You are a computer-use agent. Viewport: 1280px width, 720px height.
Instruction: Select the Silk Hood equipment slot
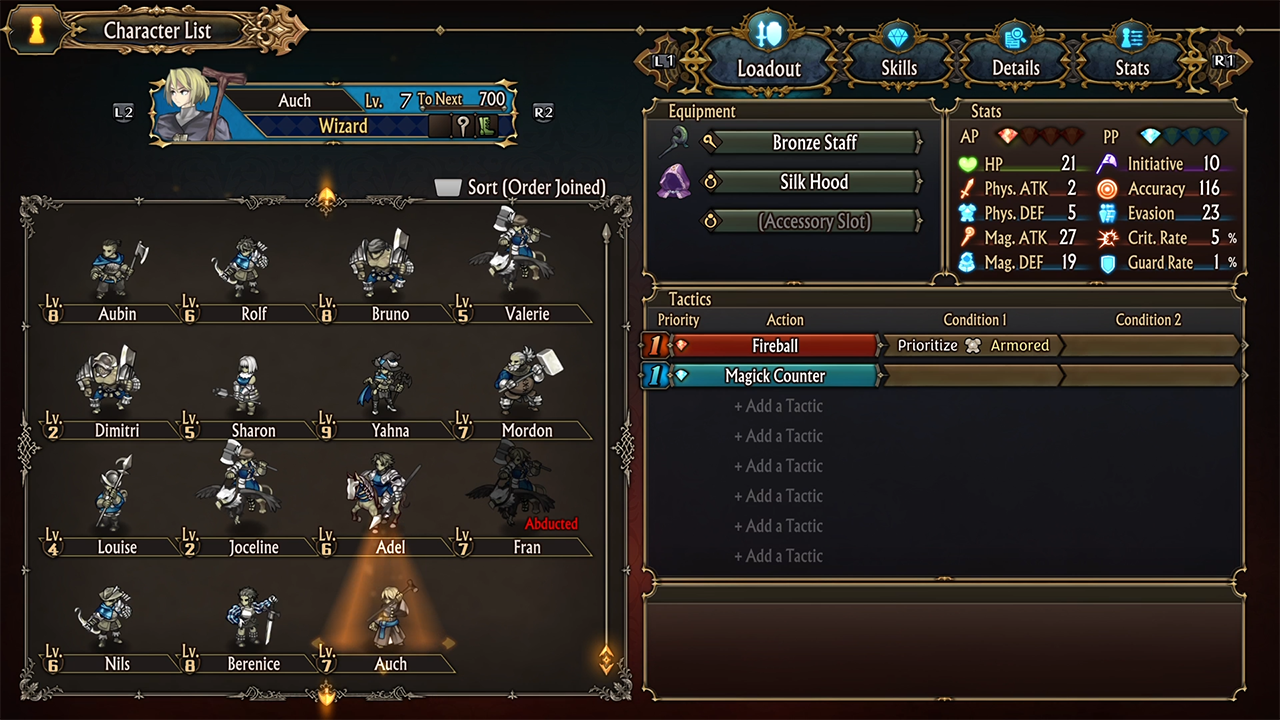pos(814,182)
